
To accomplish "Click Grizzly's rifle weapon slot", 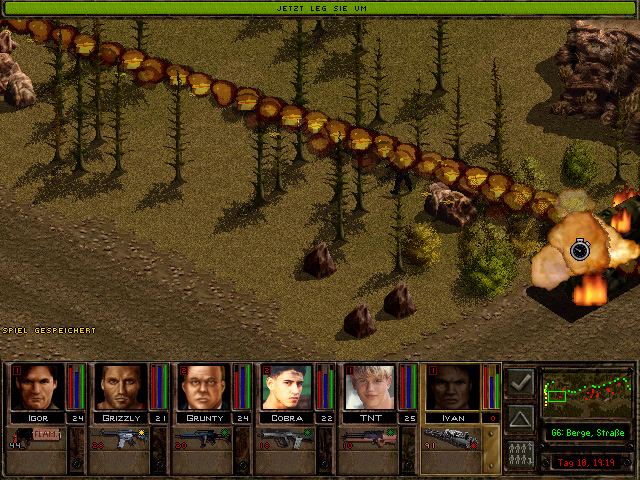I will [119, 437].
